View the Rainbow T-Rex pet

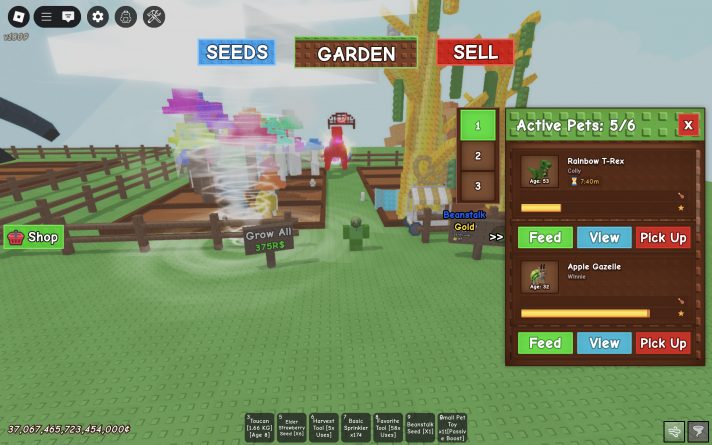tap(604, 237)
